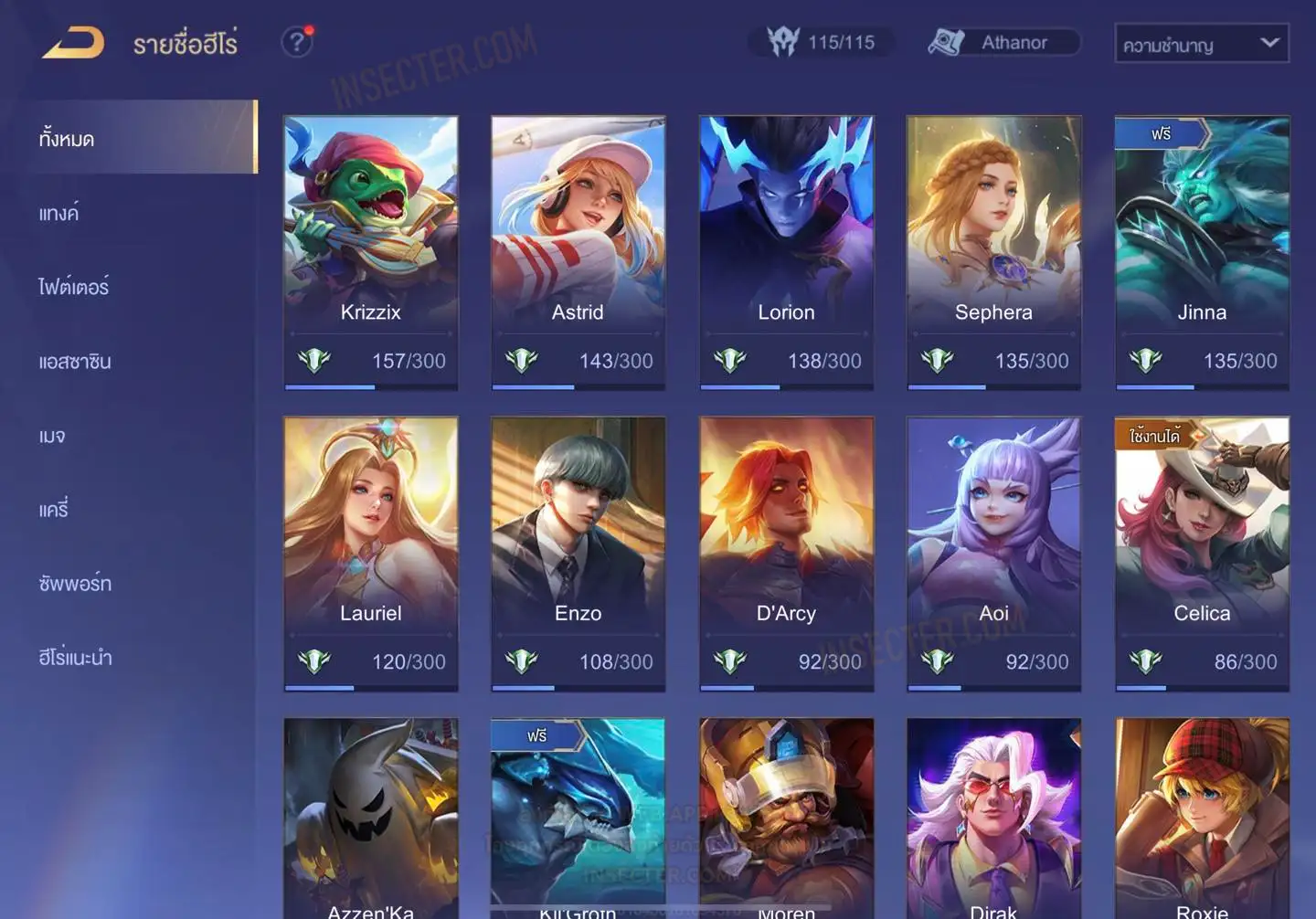Open the question mark help icon
Viewport: 1316px width, 919px height.
pos(296,42)
